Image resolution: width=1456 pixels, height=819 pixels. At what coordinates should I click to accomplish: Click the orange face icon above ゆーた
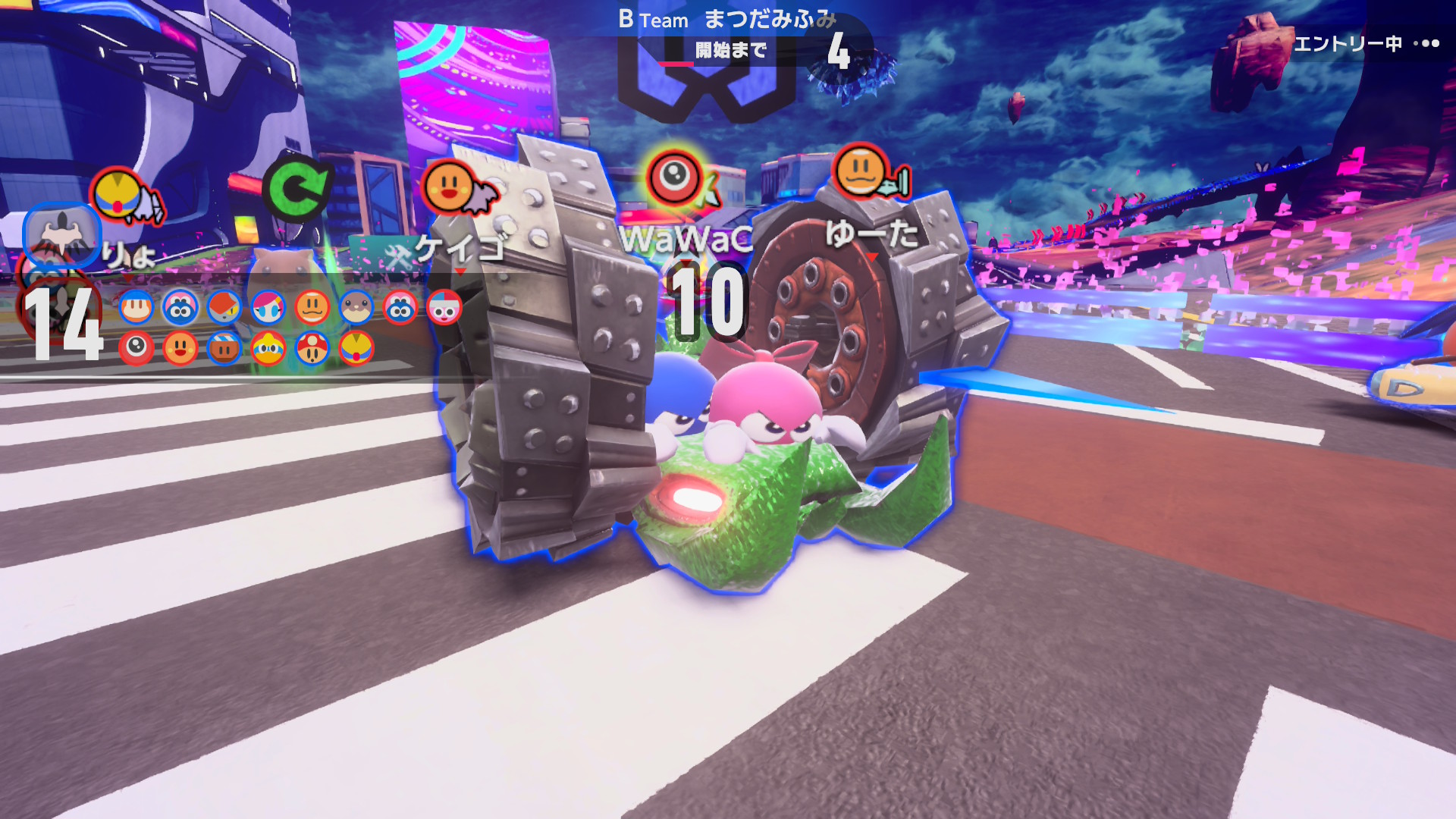(x=861, y=171)
